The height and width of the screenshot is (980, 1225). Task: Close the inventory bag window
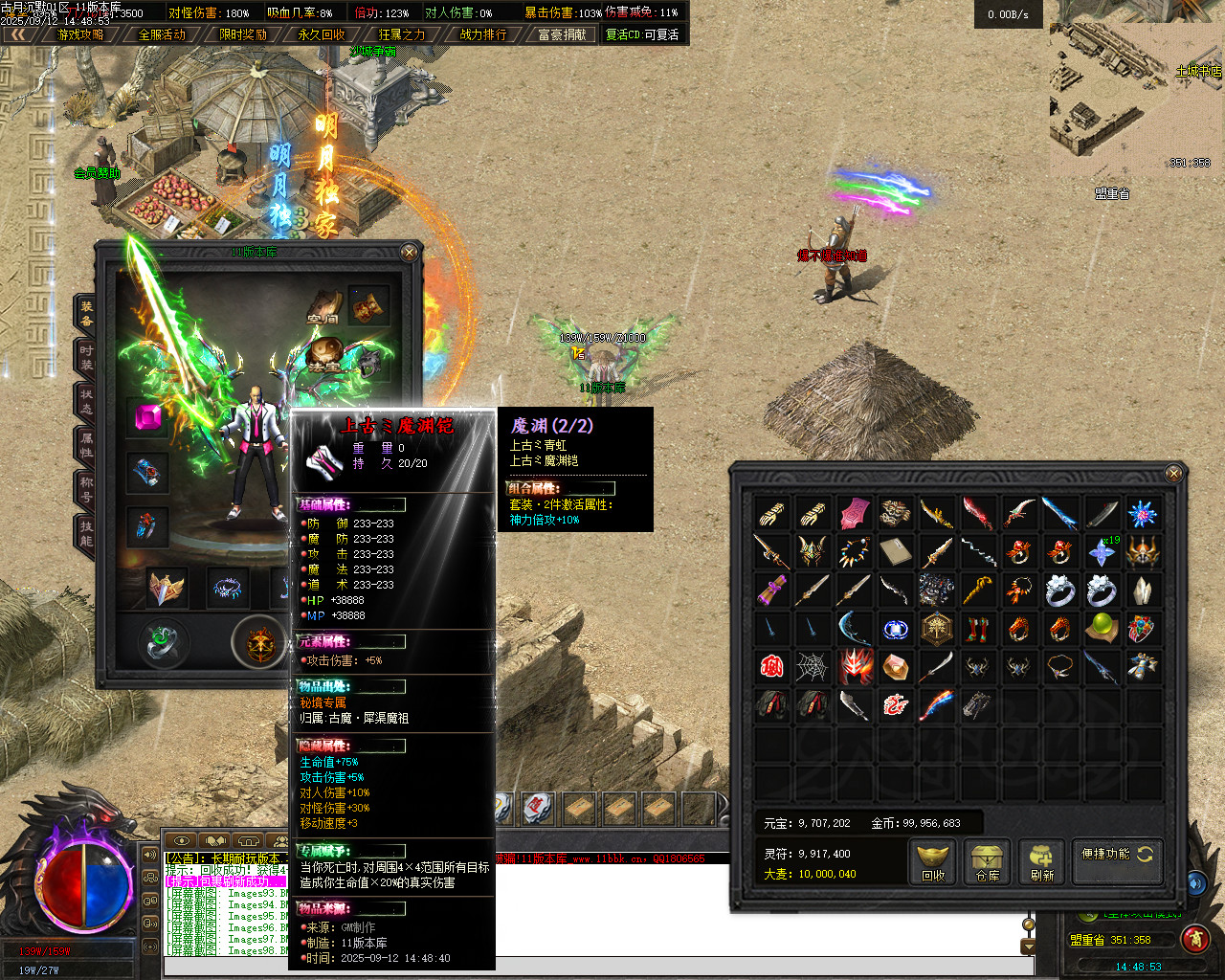pyautogui.click(x=1174, y=473)
